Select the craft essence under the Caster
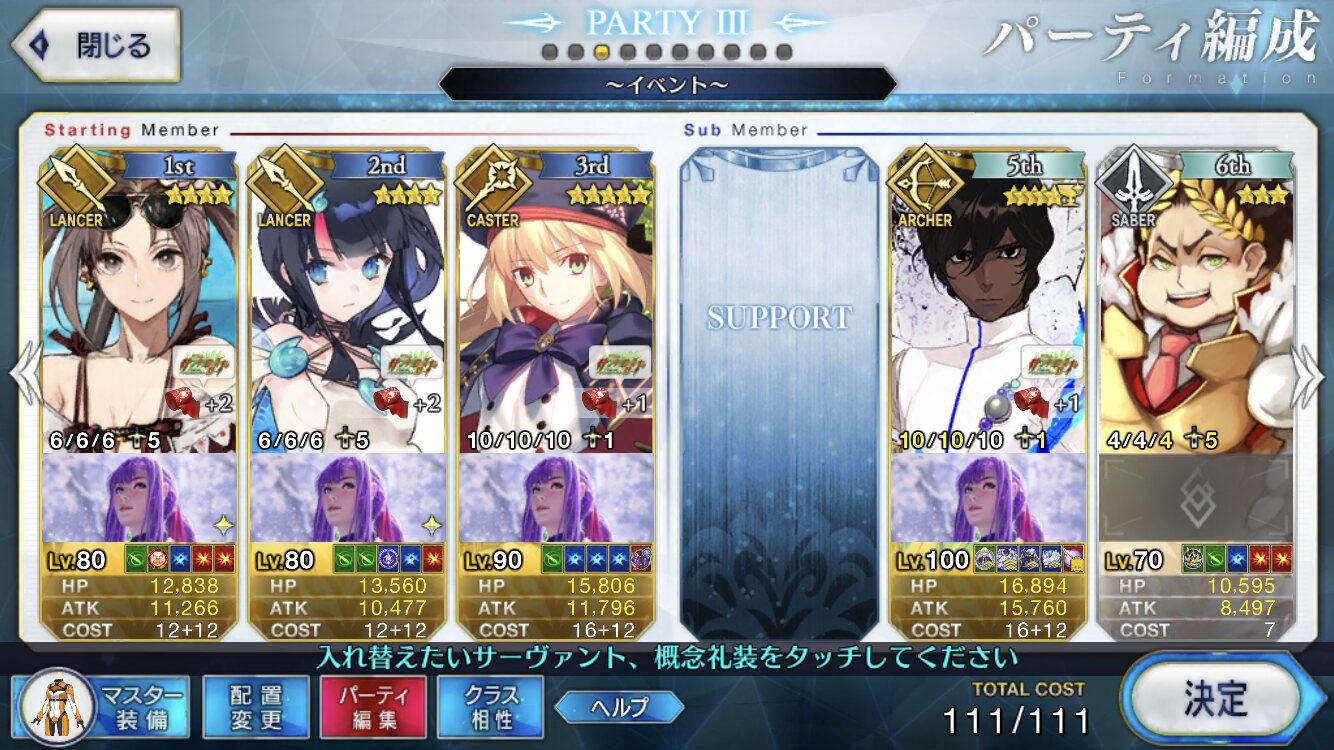 point(556,498)
